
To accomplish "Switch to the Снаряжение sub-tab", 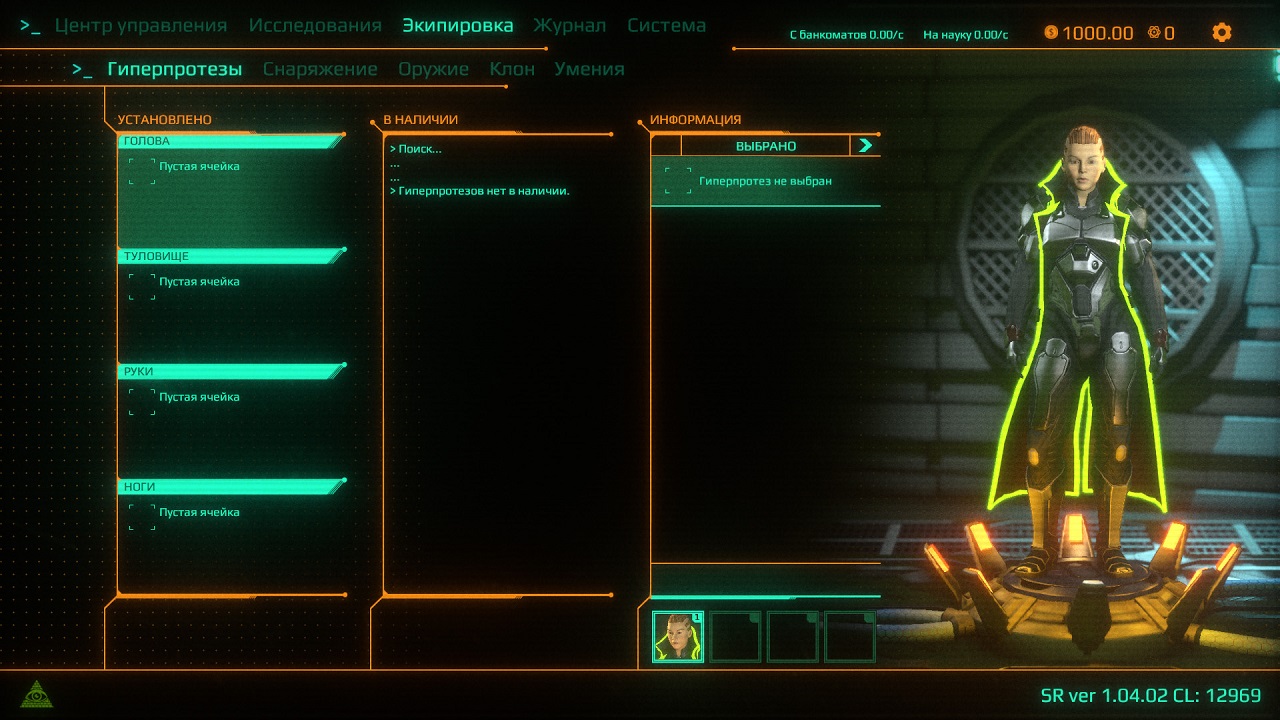I will click(x=320, y=69).
